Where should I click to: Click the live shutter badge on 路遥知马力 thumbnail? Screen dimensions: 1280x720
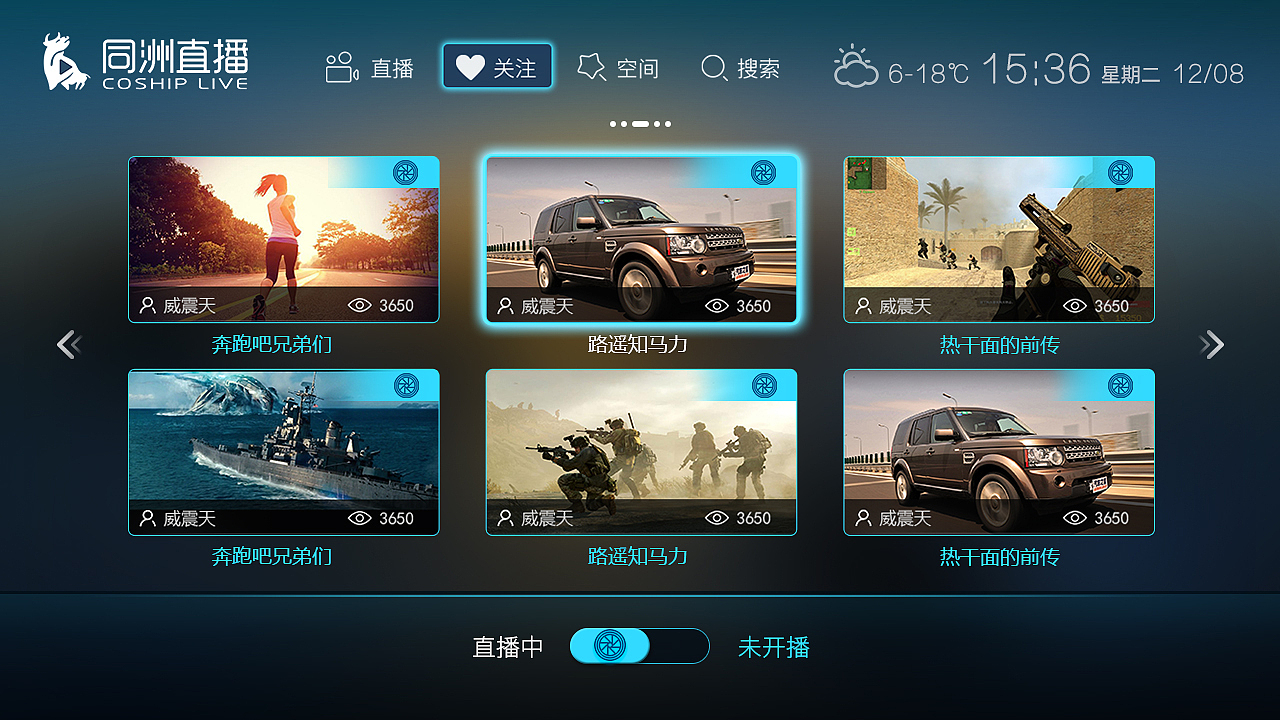[766, 172]
